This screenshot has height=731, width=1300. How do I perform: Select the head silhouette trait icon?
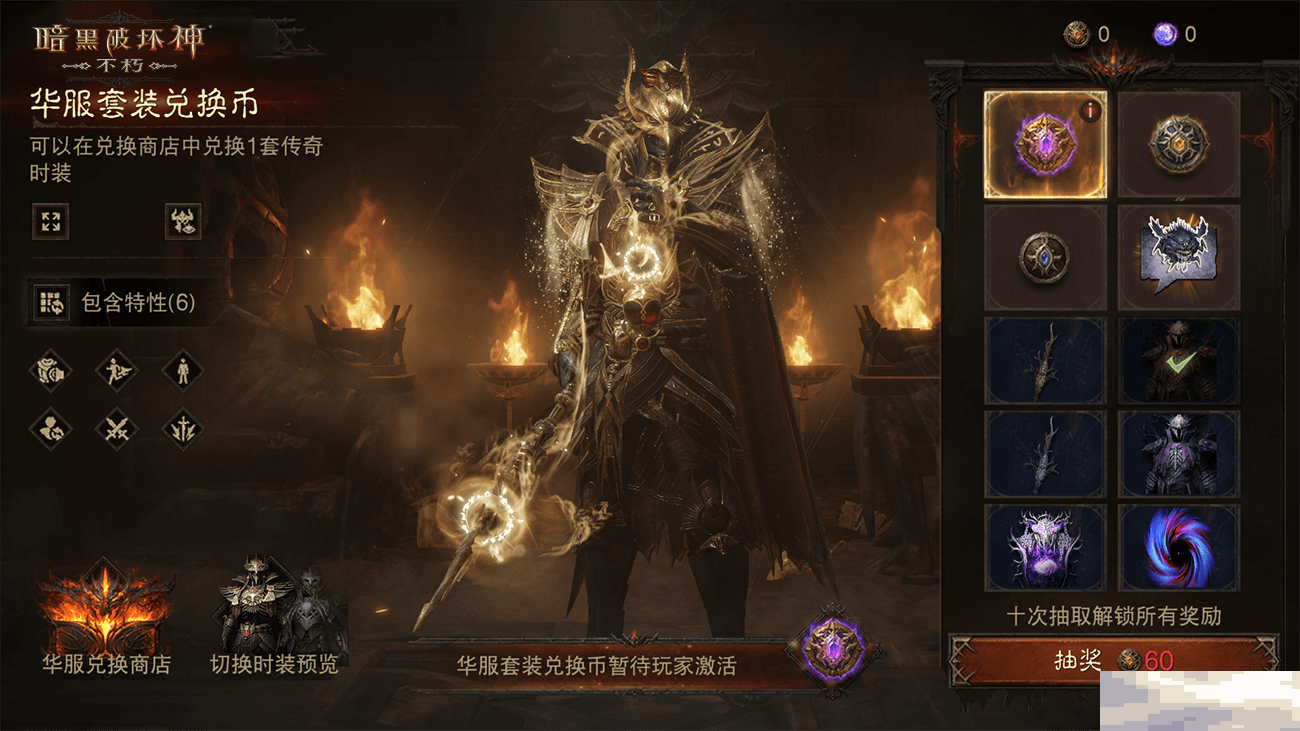(49, 430)
